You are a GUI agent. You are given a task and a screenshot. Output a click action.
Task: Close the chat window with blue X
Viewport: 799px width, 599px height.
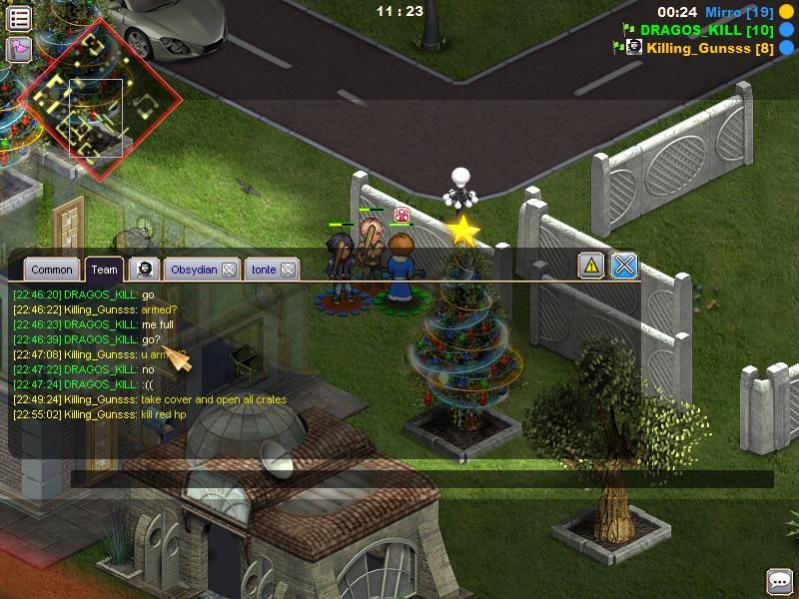624,265
